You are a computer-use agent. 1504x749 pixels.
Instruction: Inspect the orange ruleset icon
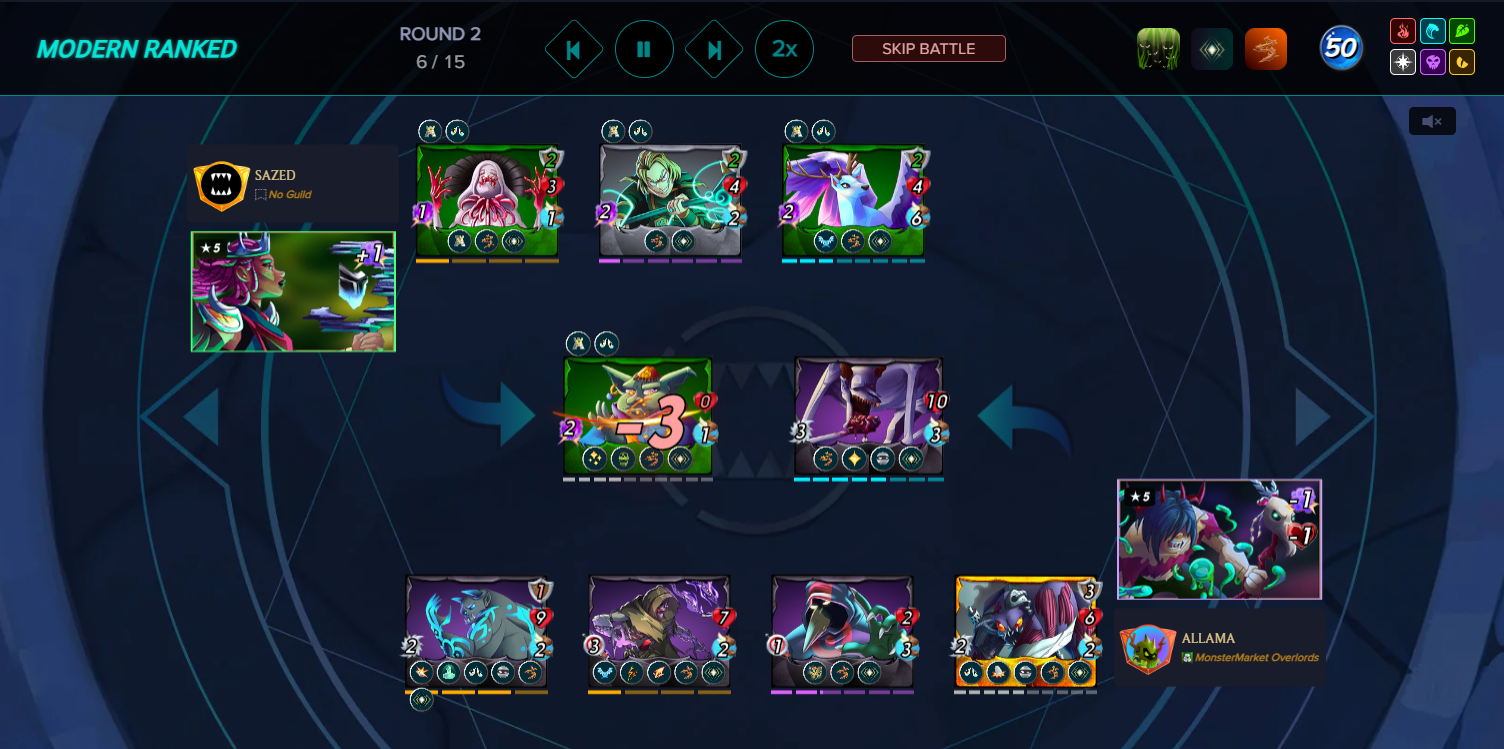click(x=1266, y=48)
